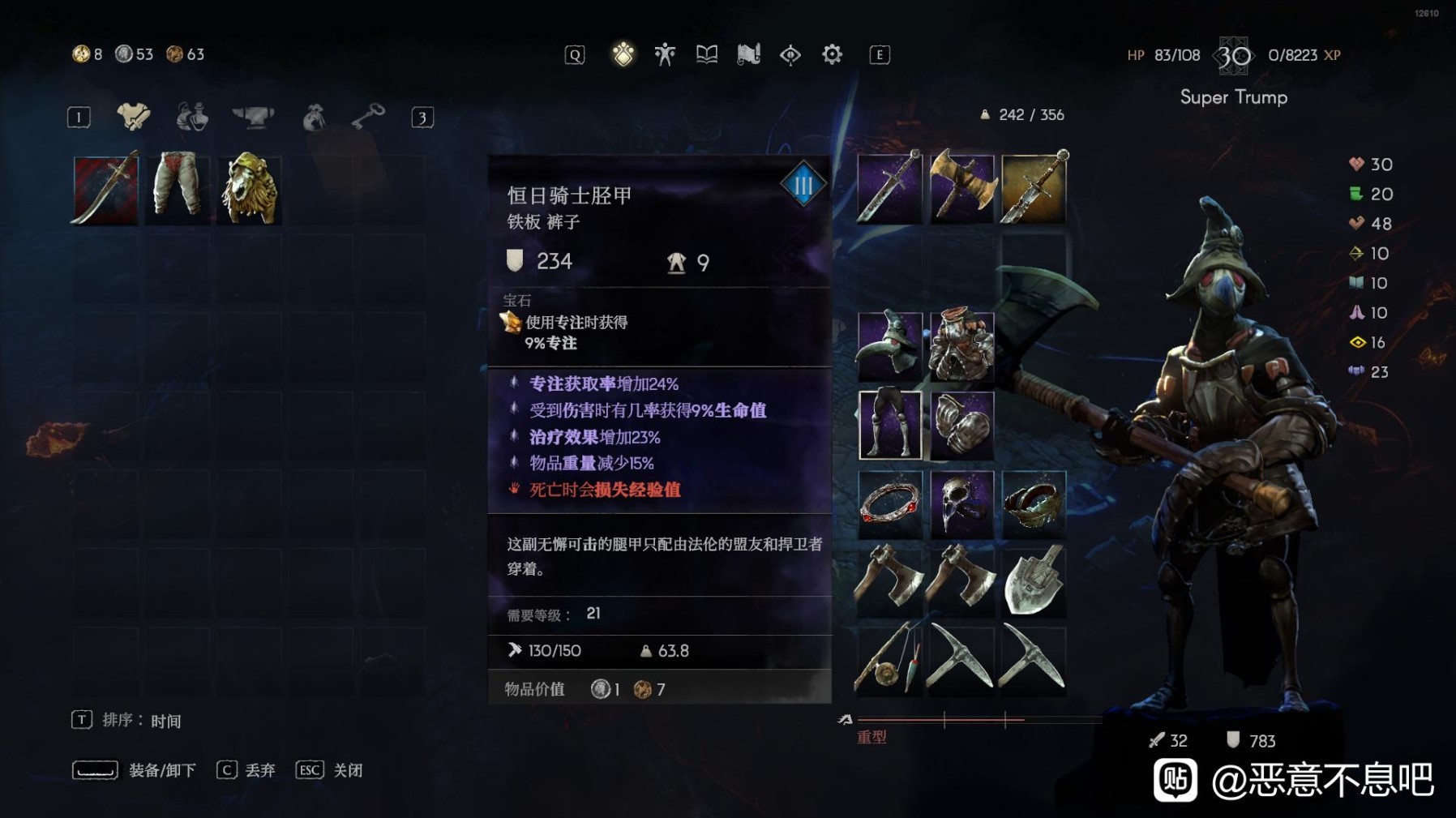Select the key items category icon
This screenshot has height=818, width=1456.
[x=369, y=114]
